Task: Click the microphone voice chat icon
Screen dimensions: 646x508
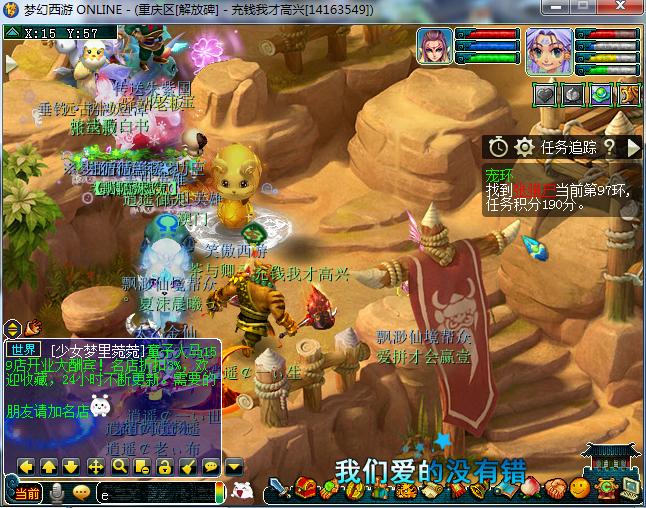Action: pyautogui.click(x=57, y=492)
